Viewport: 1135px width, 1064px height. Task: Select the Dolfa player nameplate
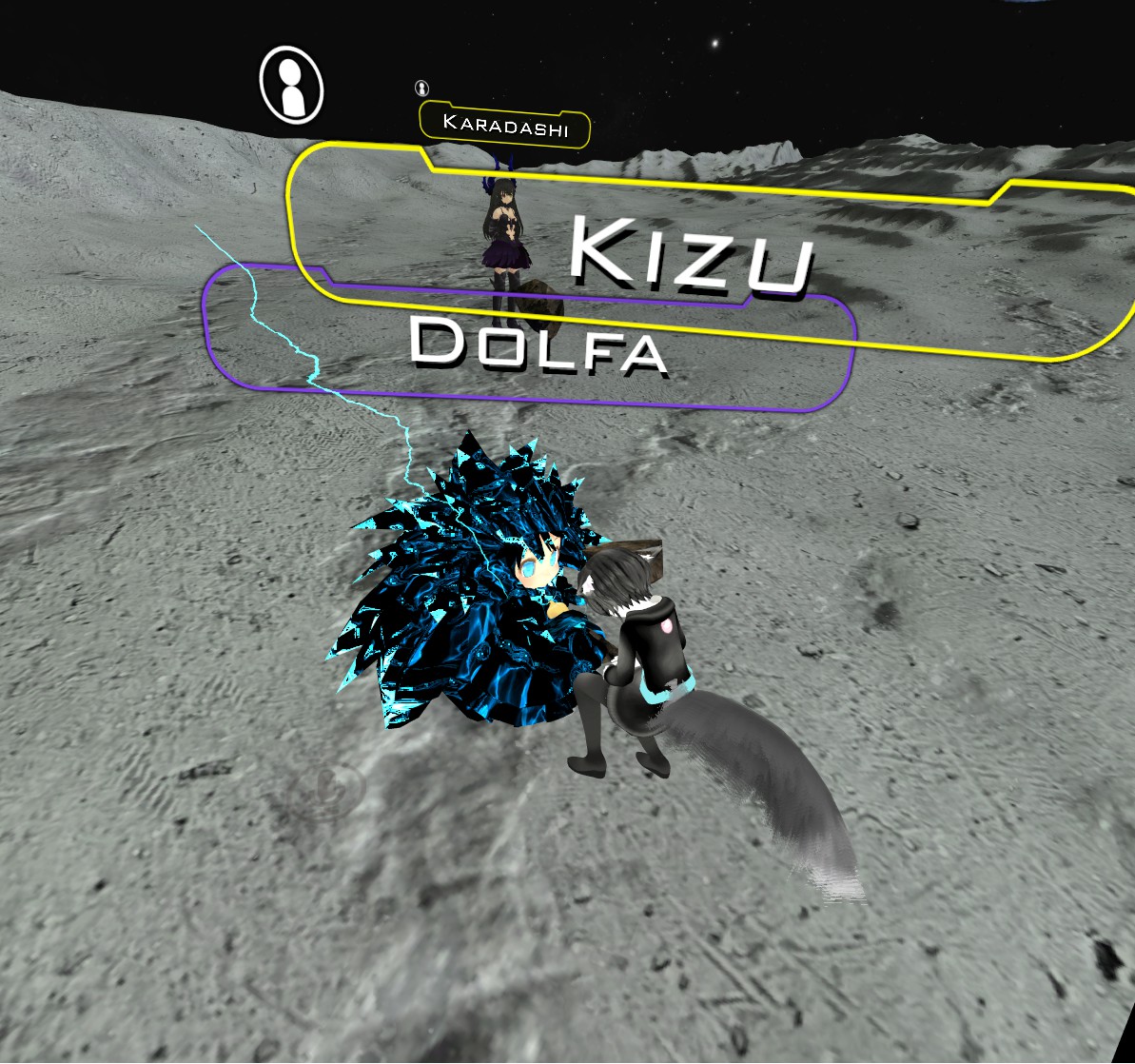(x=538, y=347)
